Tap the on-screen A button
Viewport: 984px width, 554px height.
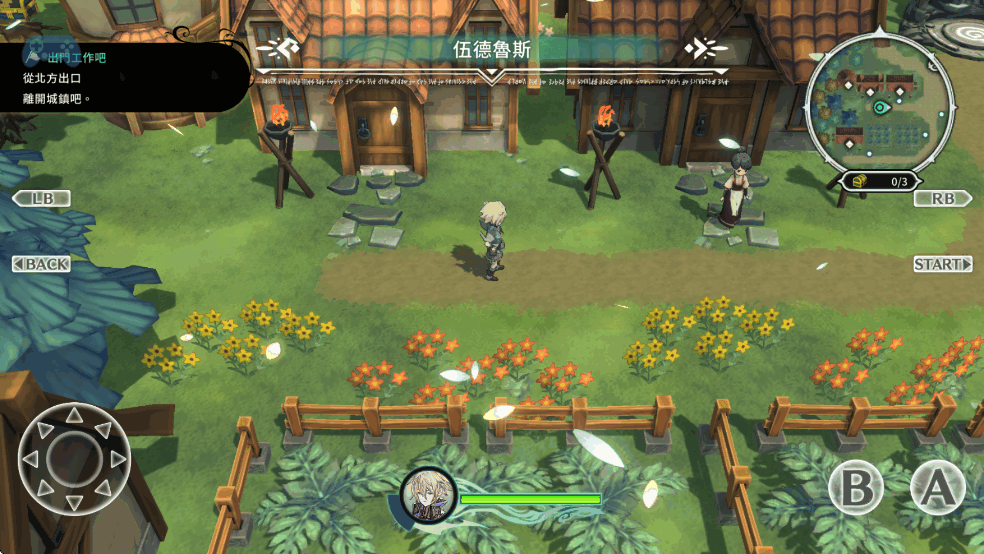[x=937, y=489]
